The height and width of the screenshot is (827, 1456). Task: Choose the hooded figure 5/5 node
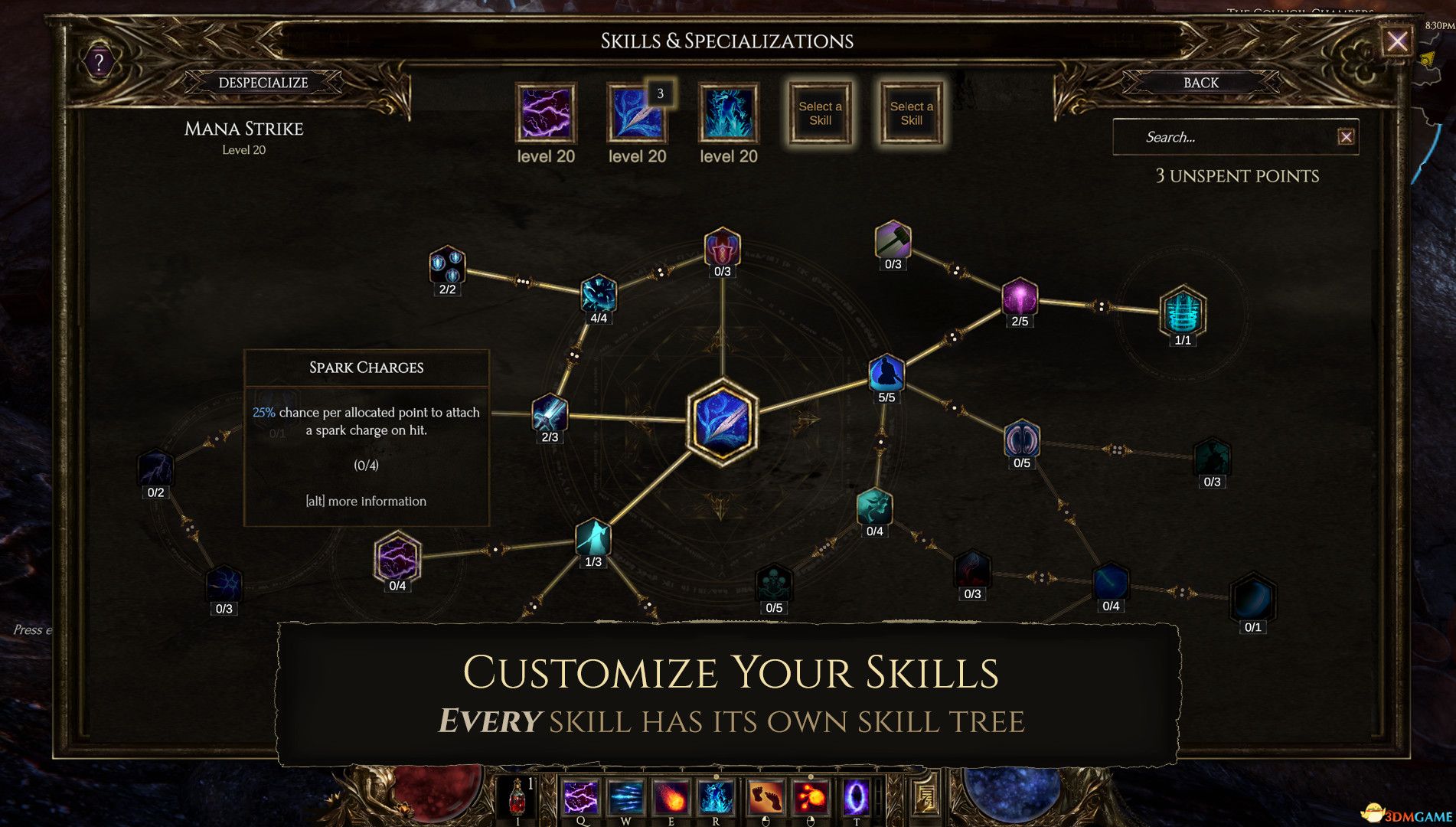click(886, 373)
